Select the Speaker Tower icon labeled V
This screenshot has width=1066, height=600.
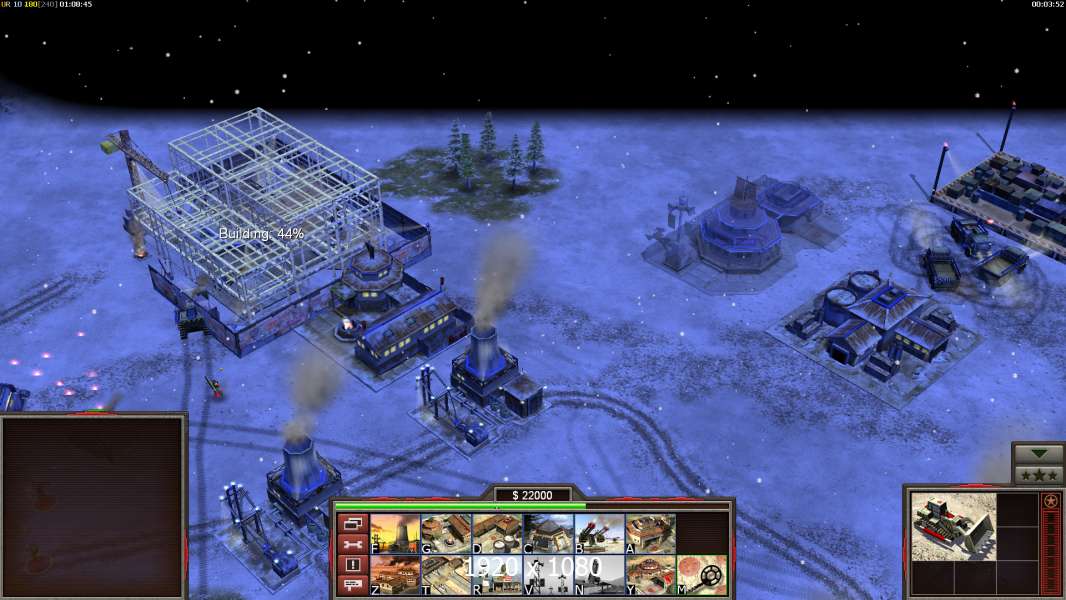point(548,575)
